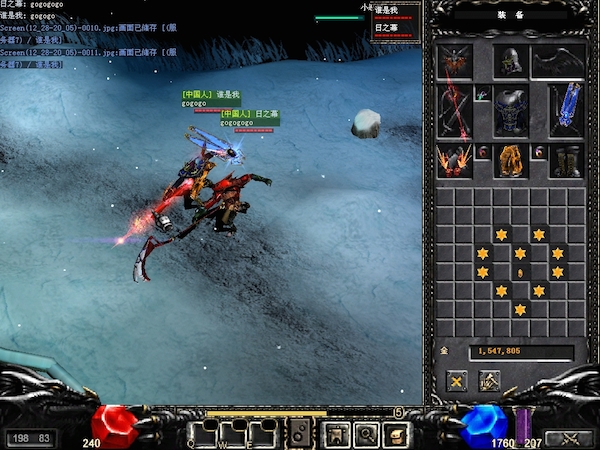Select the E potion hotkey slot

click(262, 433)
